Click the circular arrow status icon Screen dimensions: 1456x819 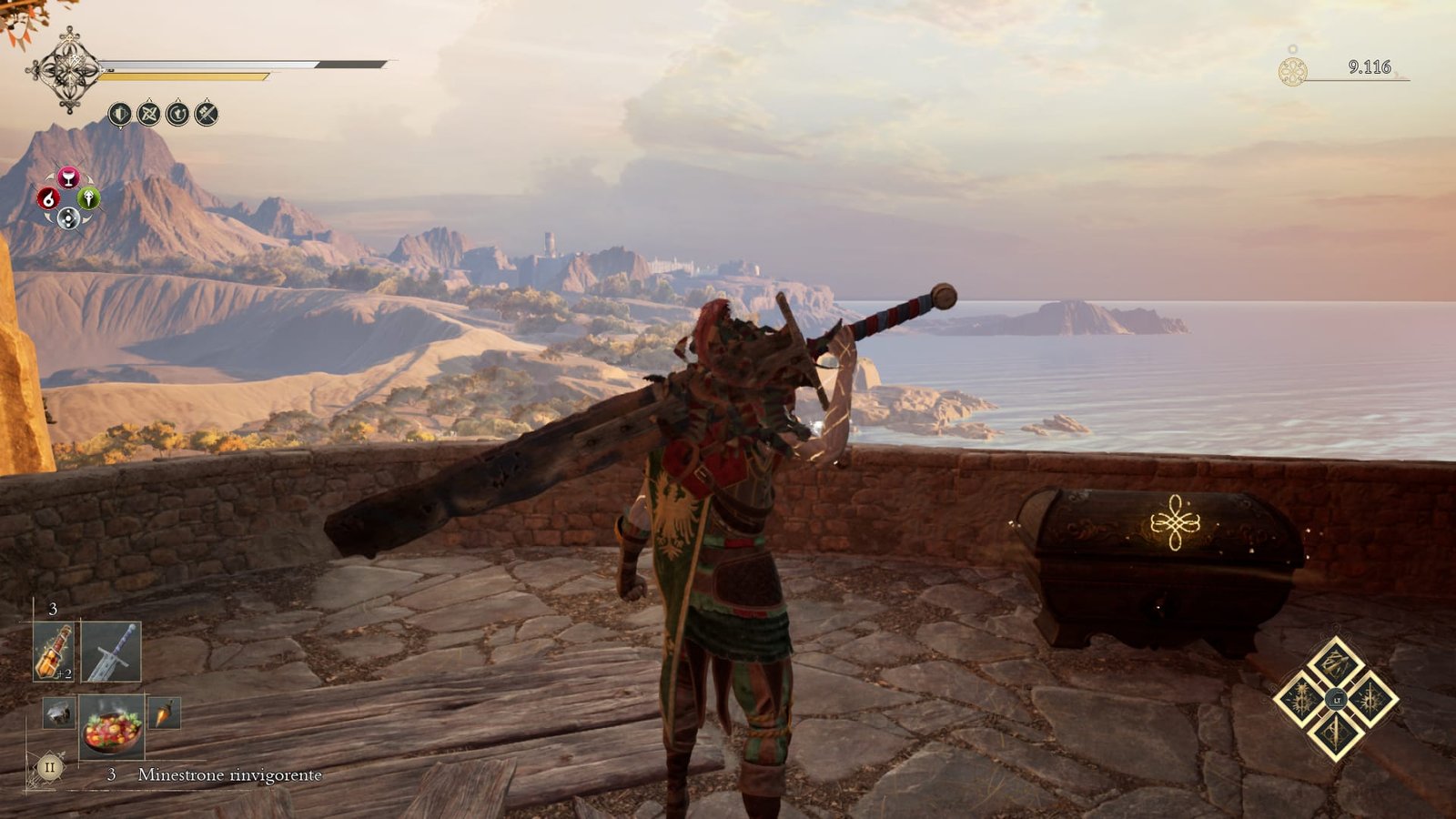click(177, 114)
